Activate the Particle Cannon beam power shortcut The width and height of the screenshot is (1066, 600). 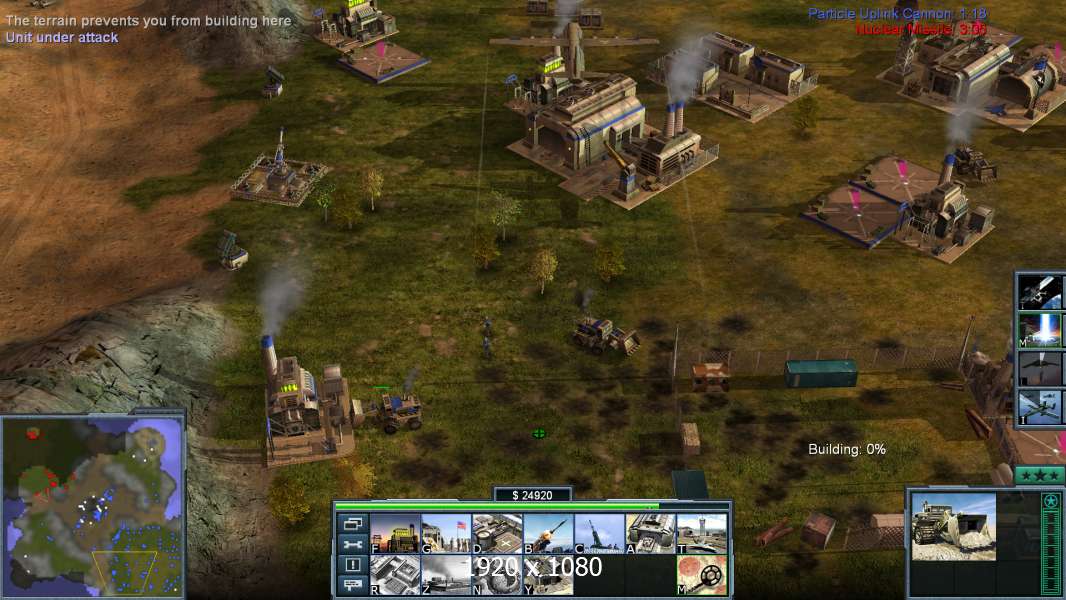tap(1042, 329)
